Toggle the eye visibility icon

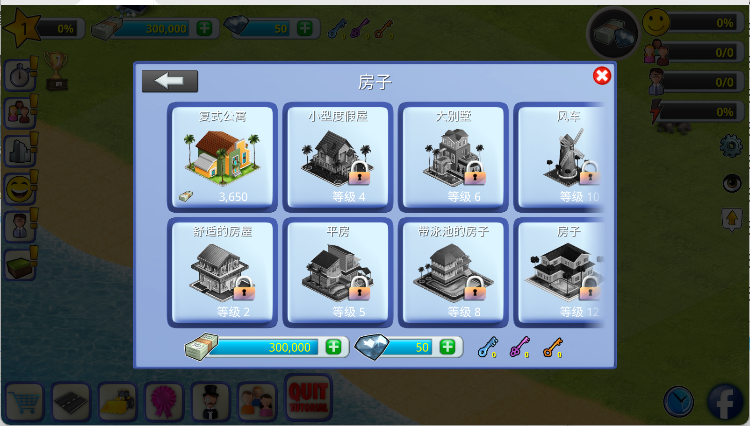[x=731, y=183]
